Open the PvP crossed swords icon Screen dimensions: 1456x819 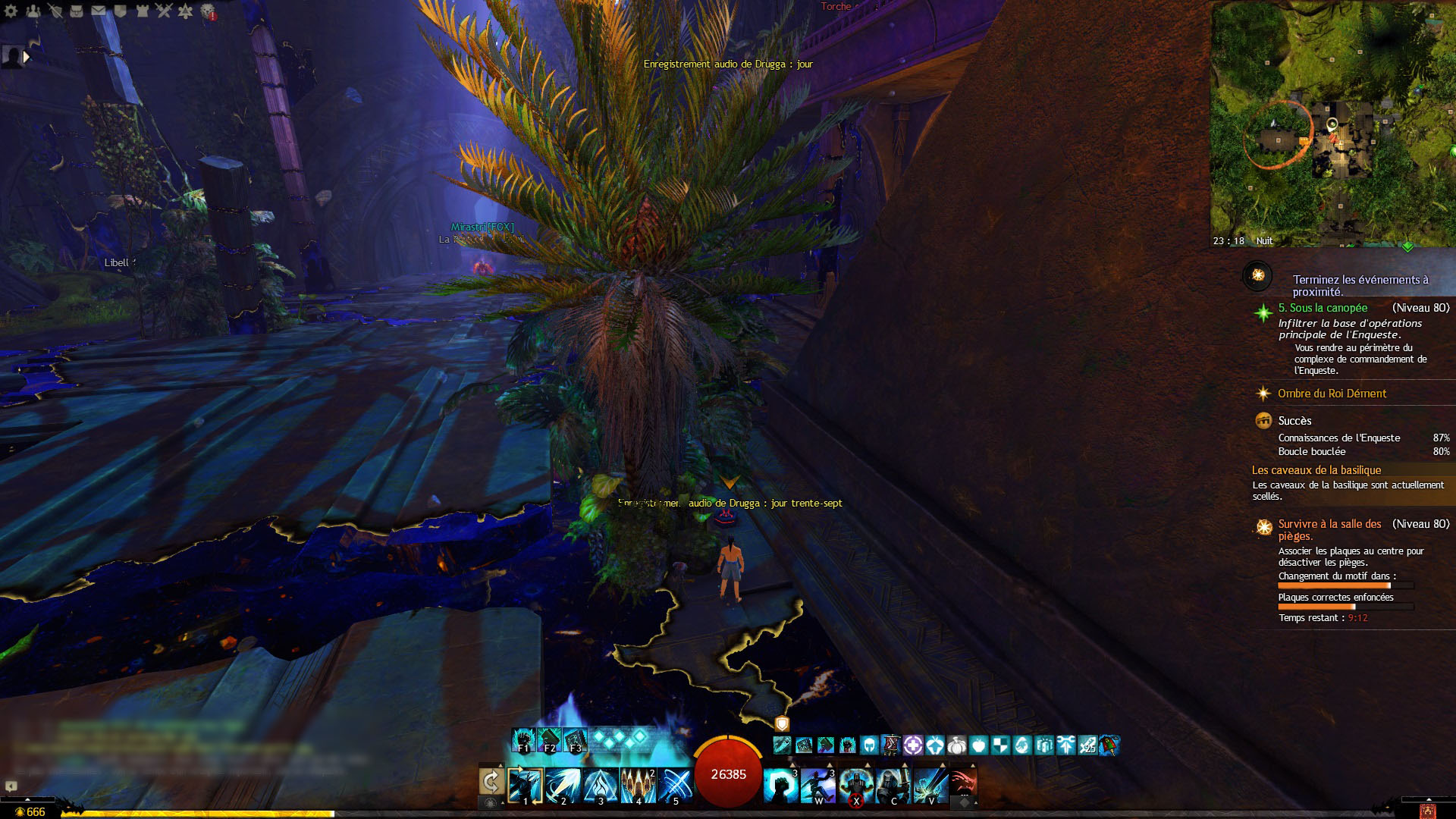click(164, 11)
